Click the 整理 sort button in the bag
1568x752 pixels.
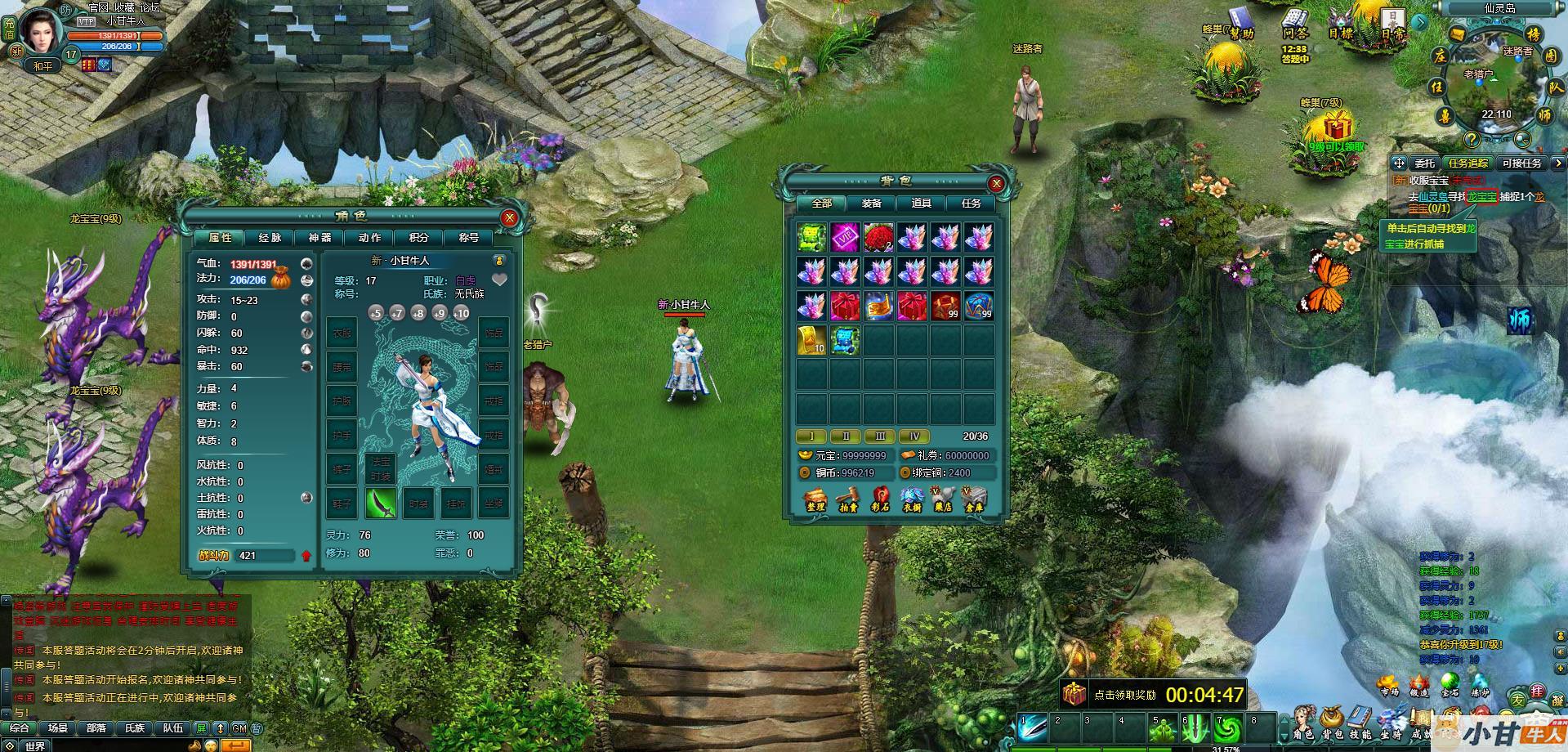(x=815, y=499)
